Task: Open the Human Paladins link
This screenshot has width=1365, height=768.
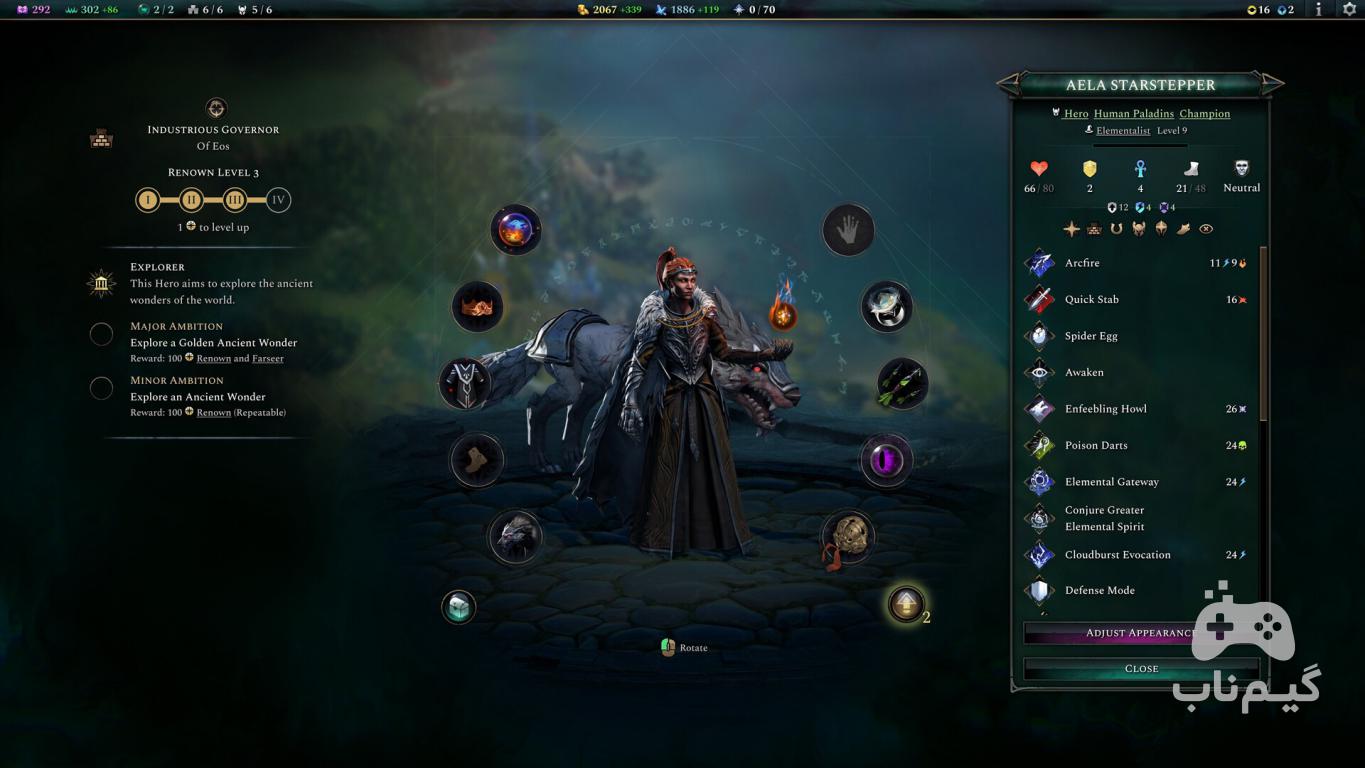Action: (1134, 114)
